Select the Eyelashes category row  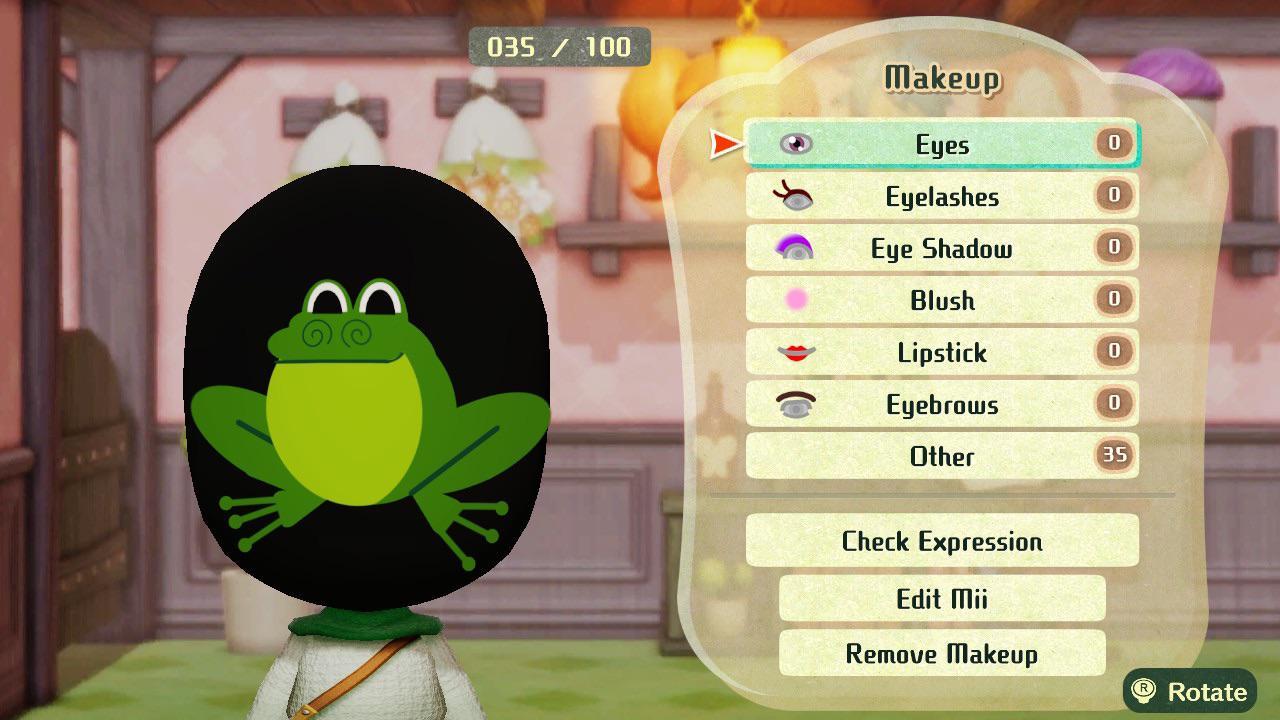click(x=940, y=196)
